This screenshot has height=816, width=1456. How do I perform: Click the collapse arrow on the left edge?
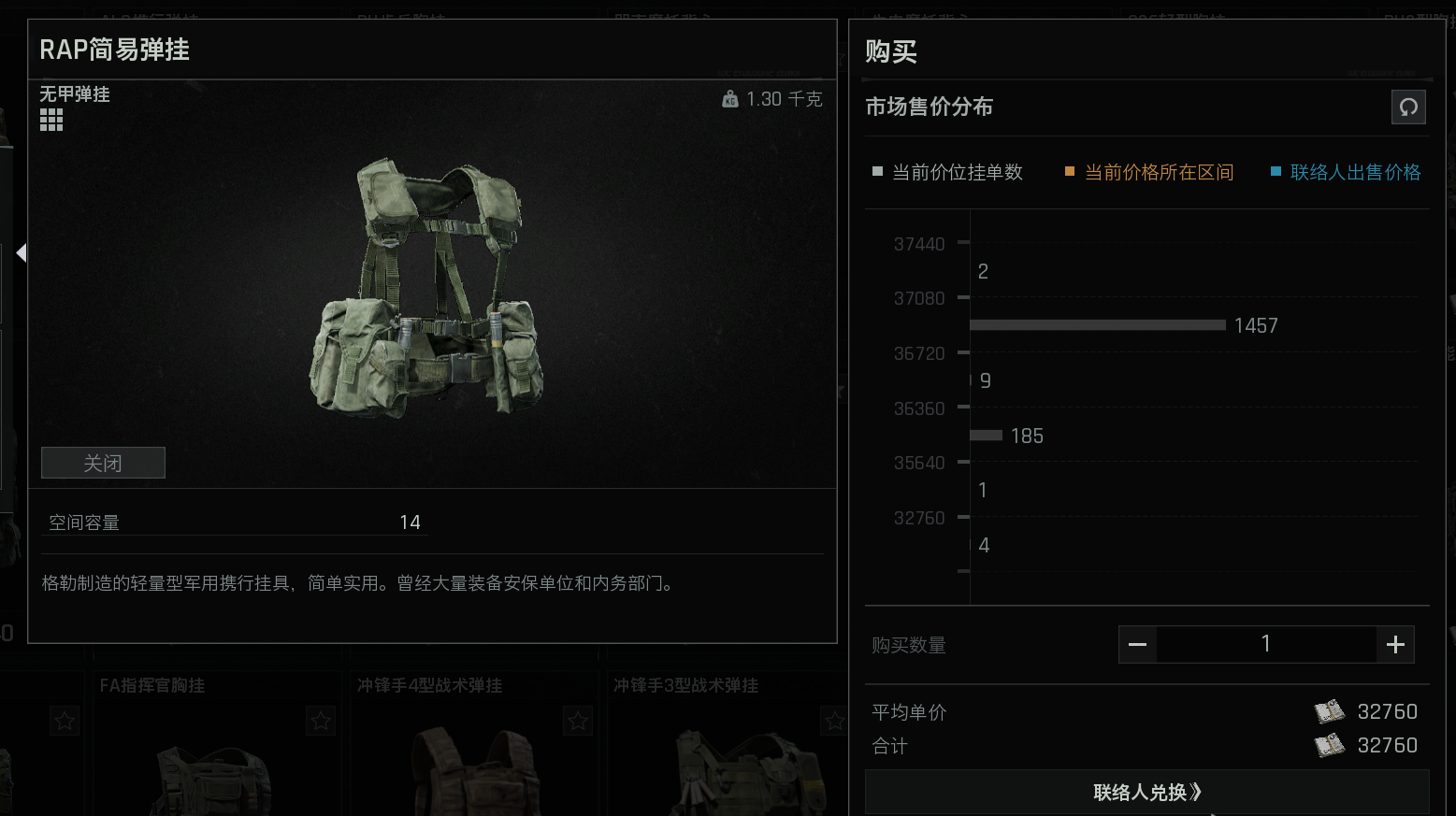click(21, 252)
